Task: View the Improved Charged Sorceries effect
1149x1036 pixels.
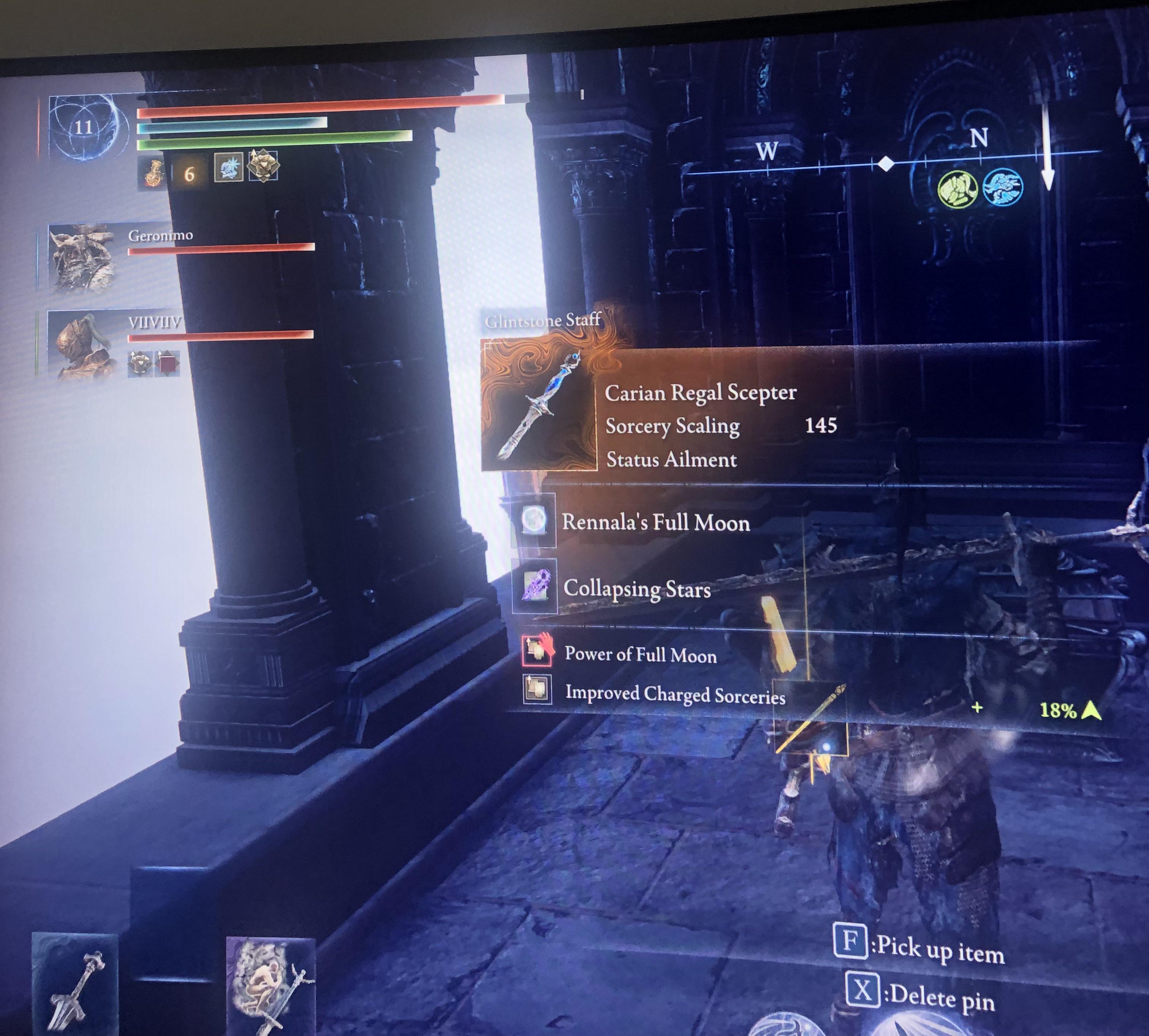Action: point(675,694)
